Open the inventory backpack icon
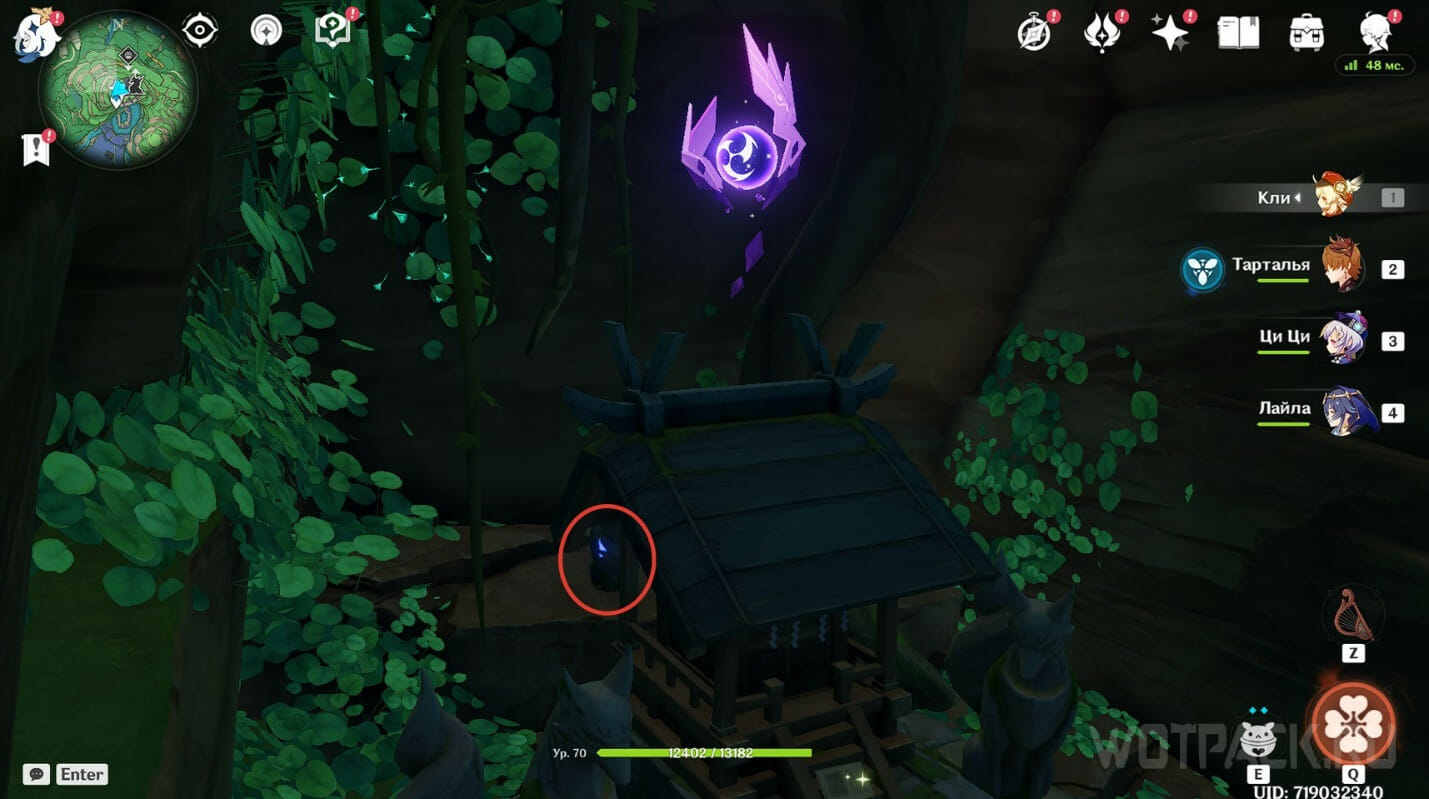Screen dimensions: 1429x799 pos(1306,31)
